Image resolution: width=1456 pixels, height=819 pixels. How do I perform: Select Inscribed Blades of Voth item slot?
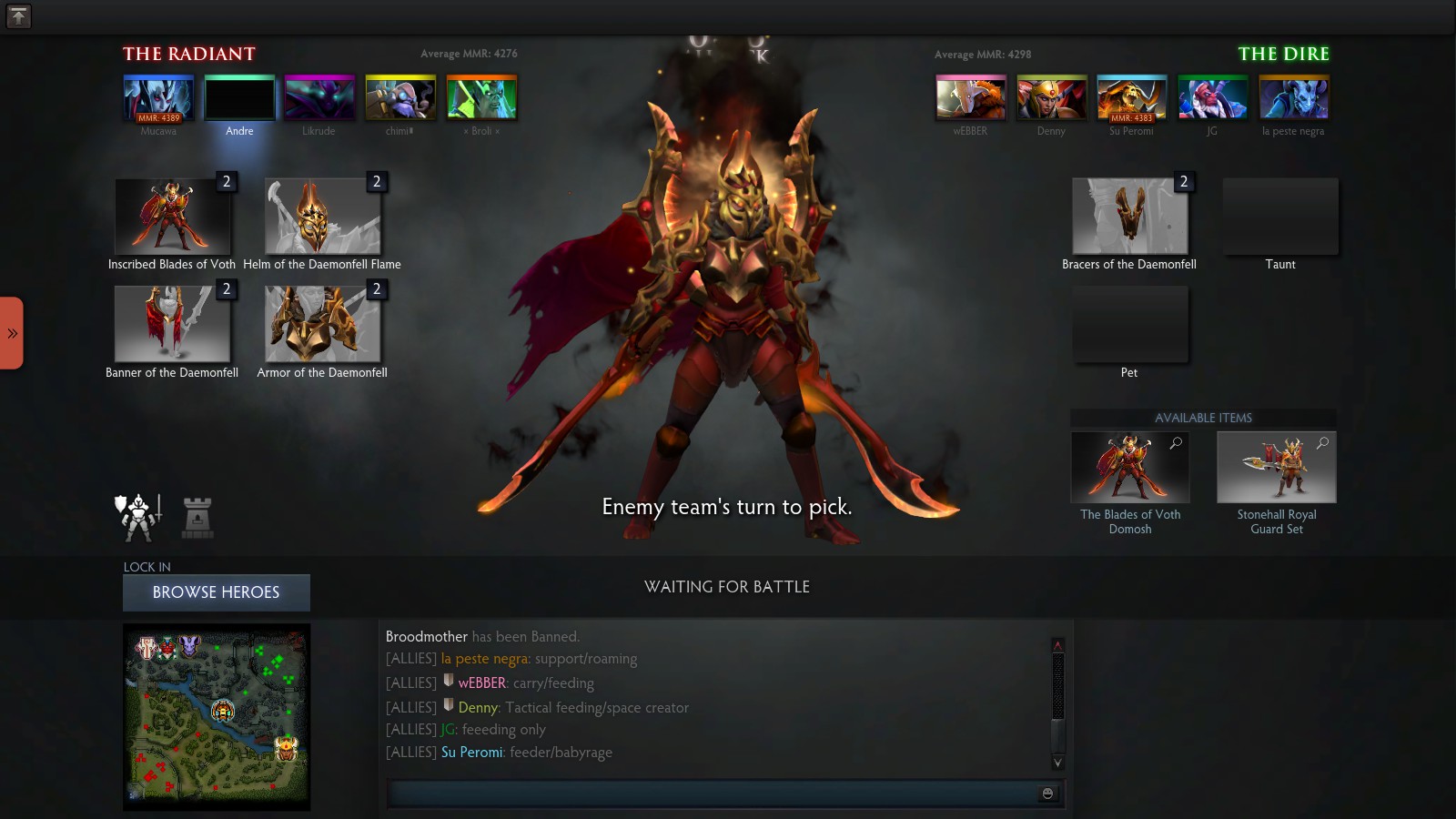pyautogui.click(x=172, y=216)
